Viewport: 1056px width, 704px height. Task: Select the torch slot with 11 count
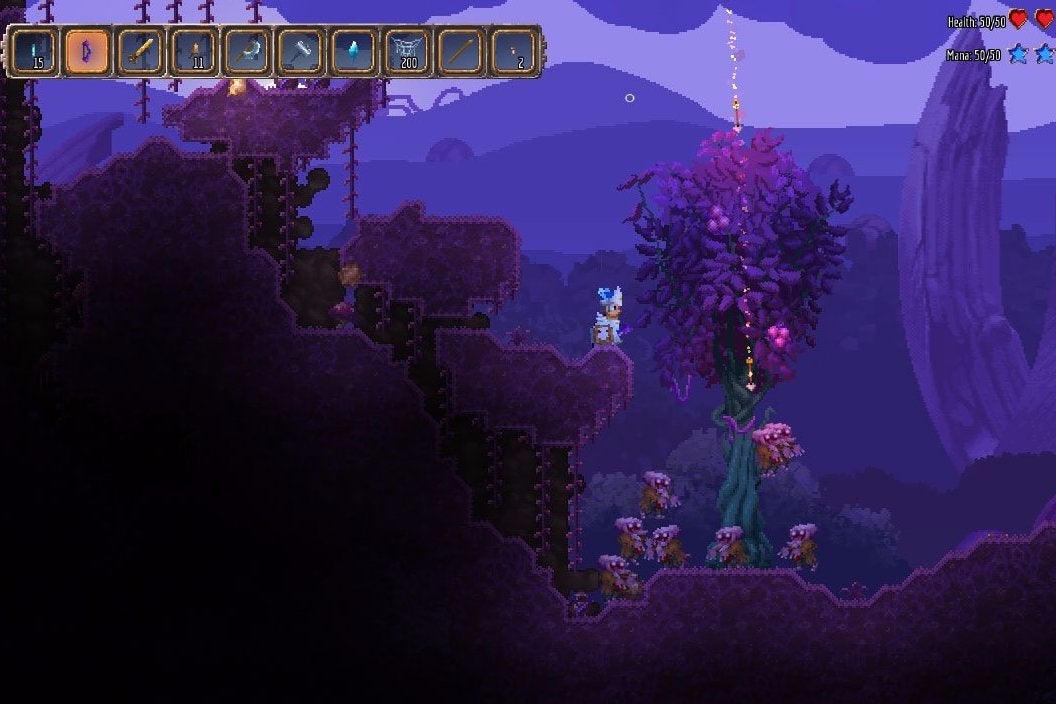pyautogui.click(x=193, y=52)
